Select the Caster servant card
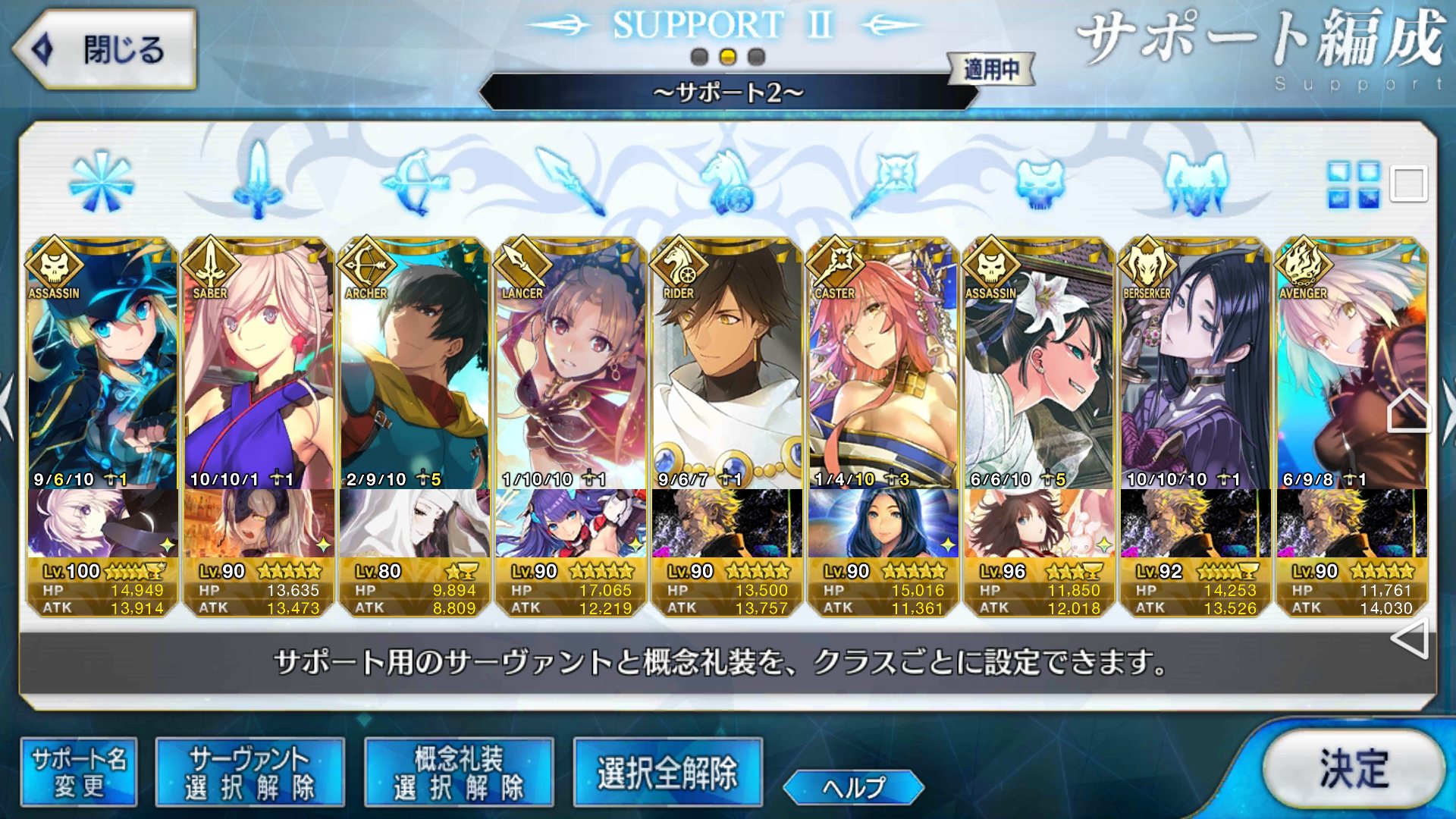The width and height of the screenshot is (1456, 819). click(x=883, y=364)
